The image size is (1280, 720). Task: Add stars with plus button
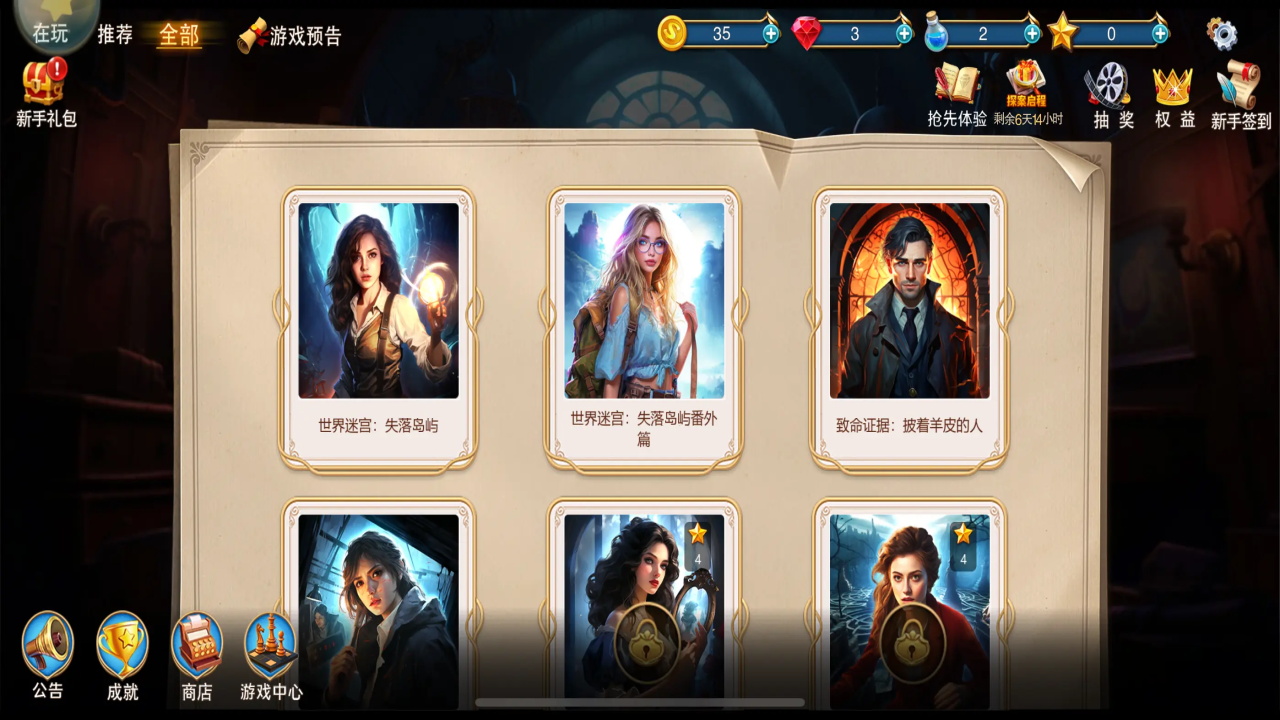click(1160, 33)
